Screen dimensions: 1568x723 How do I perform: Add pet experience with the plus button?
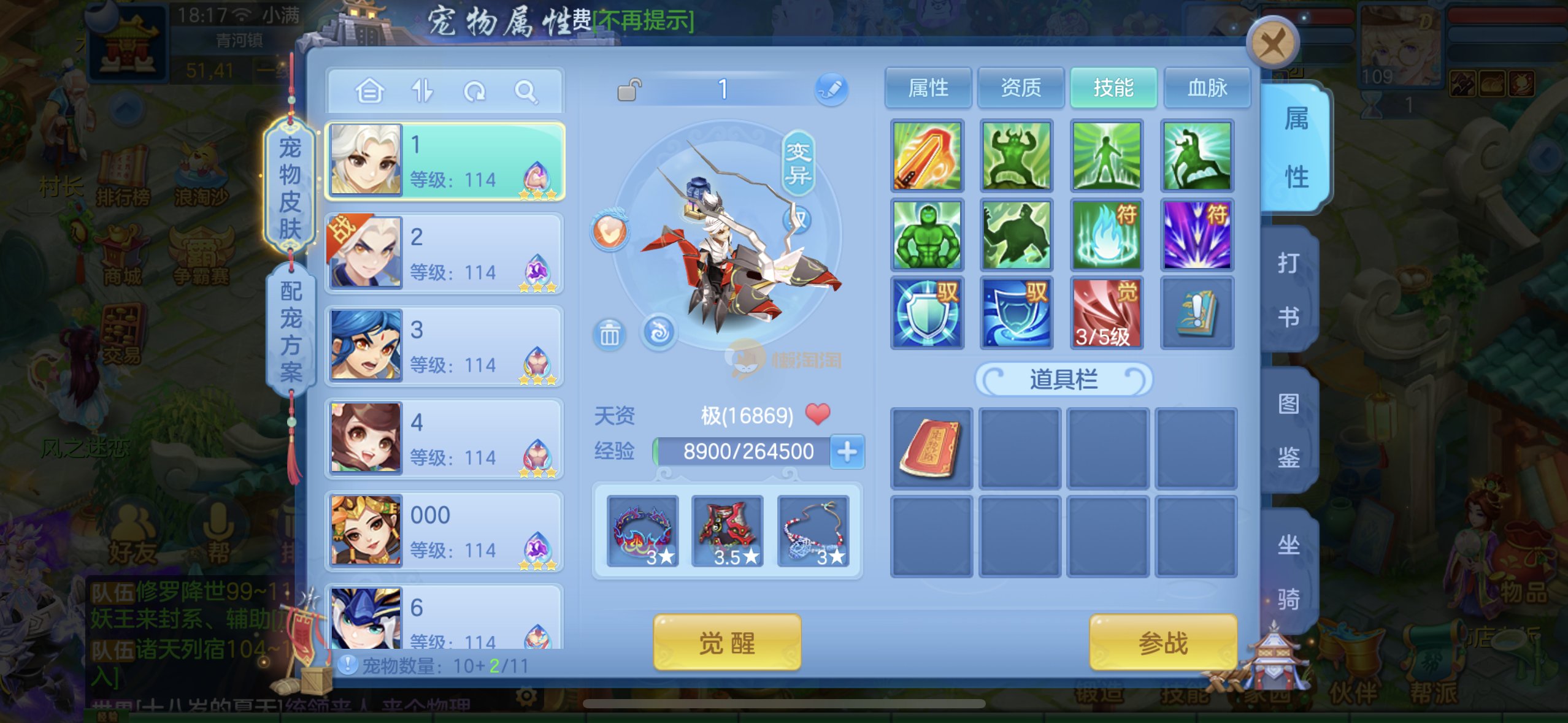click(x=847, y=452)
